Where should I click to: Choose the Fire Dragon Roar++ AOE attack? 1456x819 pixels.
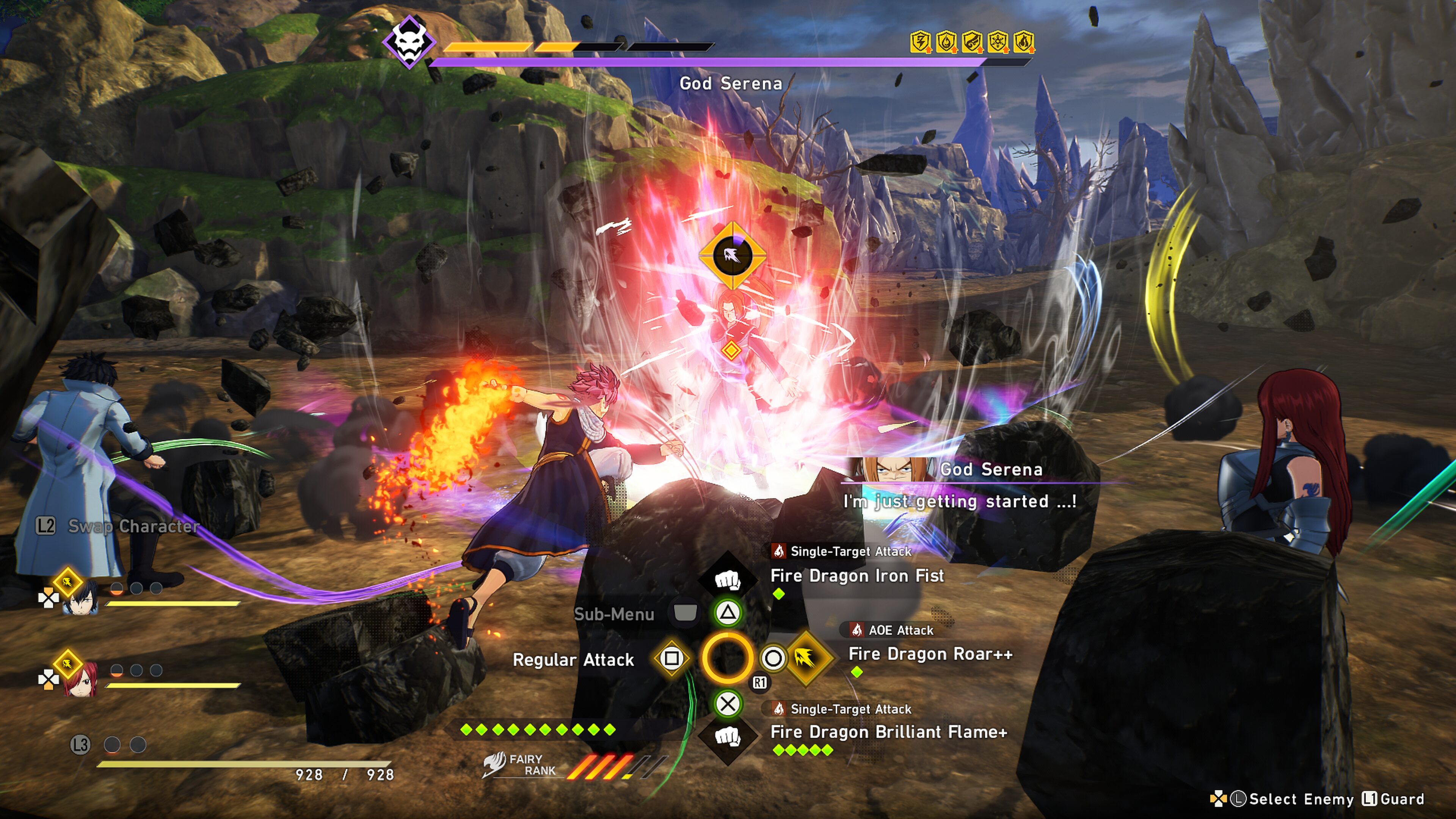pos(930,654)
